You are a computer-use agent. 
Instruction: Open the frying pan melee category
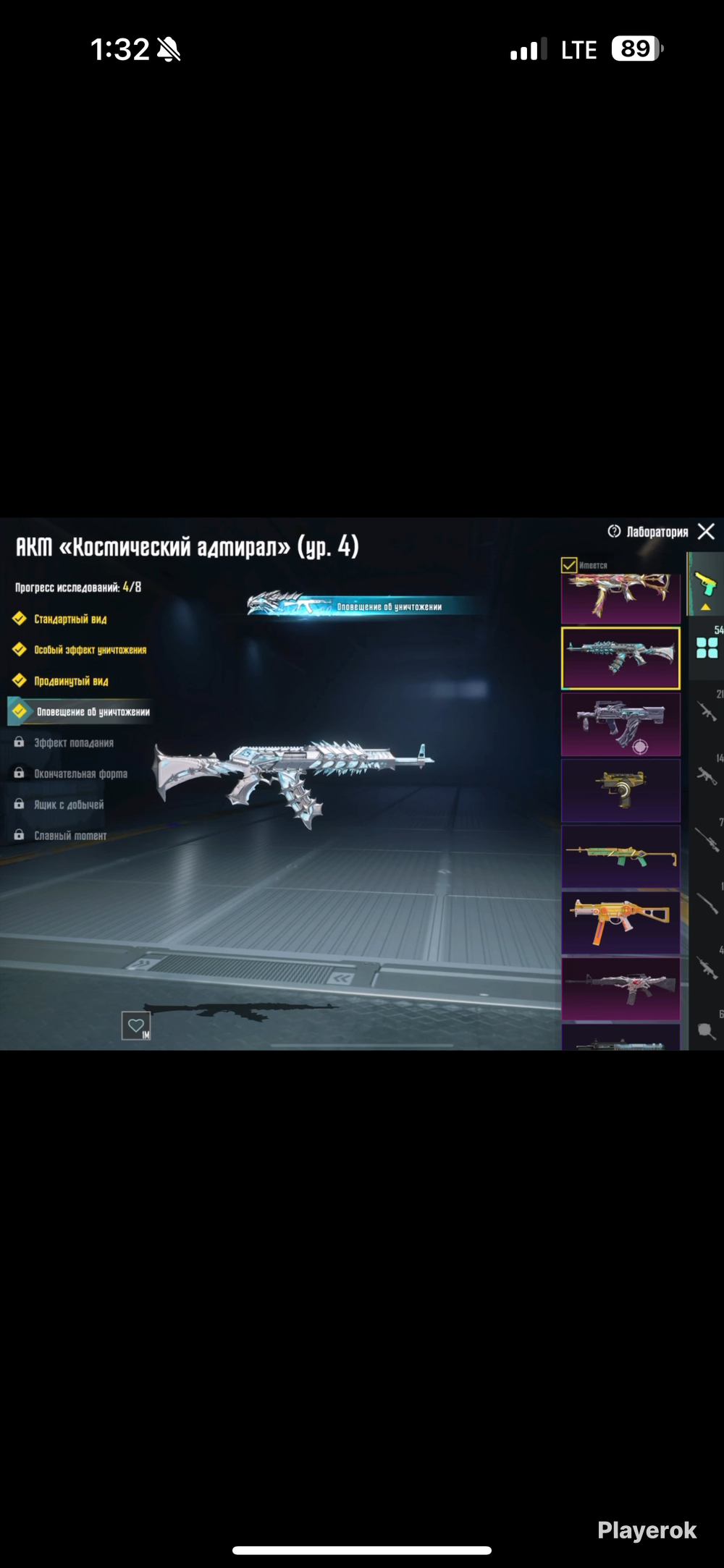707,1031
